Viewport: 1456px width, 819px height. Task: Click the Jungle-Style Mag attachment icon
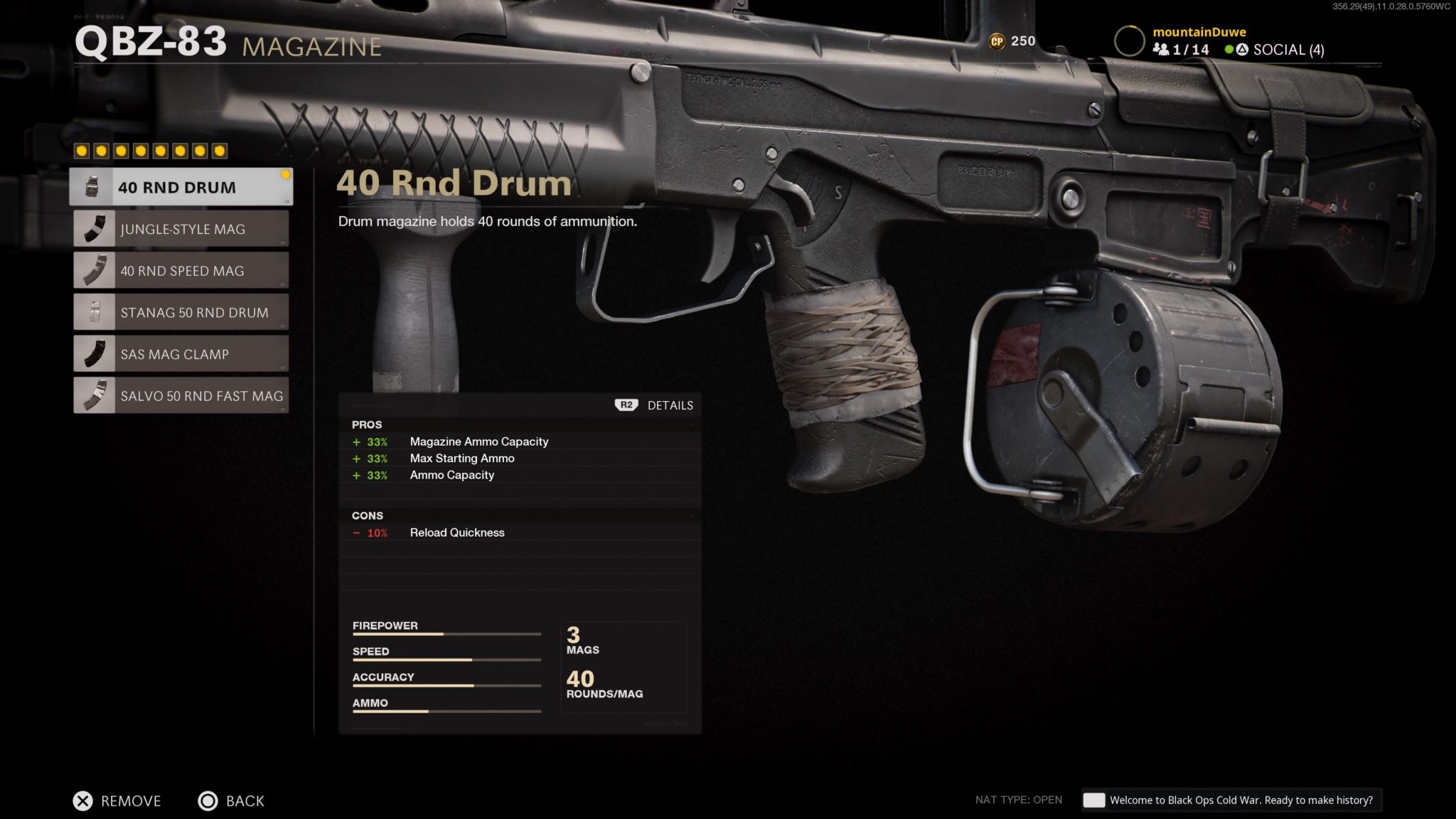(92, 228)
